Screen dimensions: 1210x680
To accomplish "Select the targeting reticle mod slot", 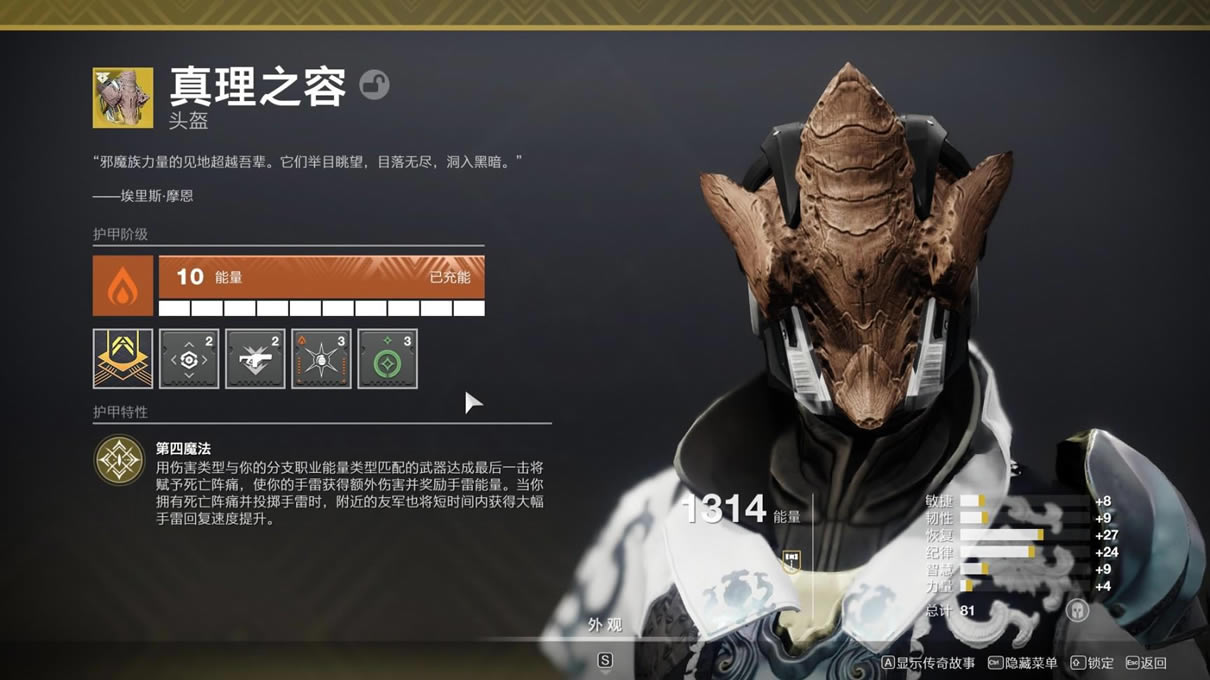I will pos(189,358).
